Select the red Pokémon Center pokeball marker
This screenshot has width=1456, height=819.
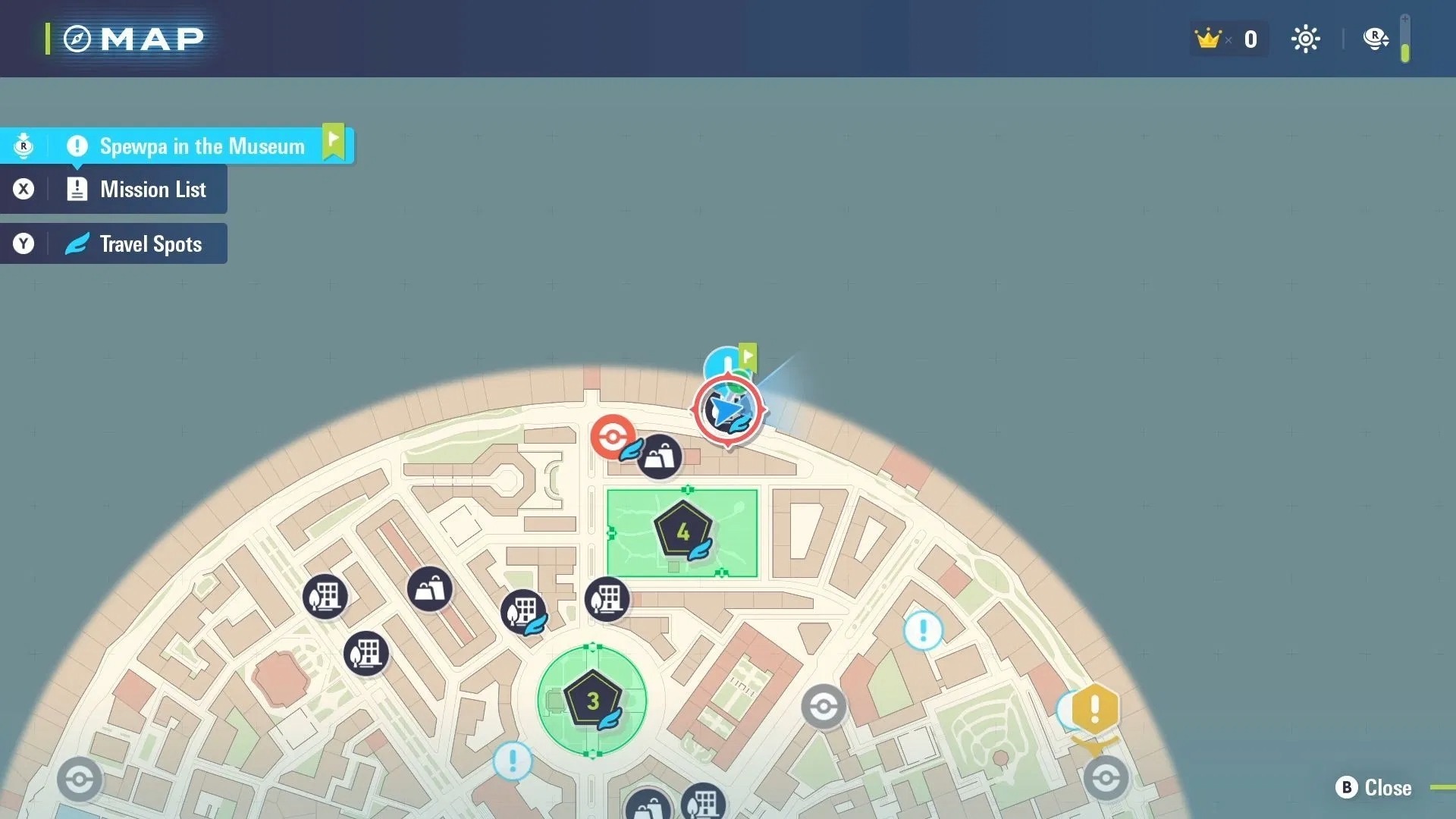(613, 436)
